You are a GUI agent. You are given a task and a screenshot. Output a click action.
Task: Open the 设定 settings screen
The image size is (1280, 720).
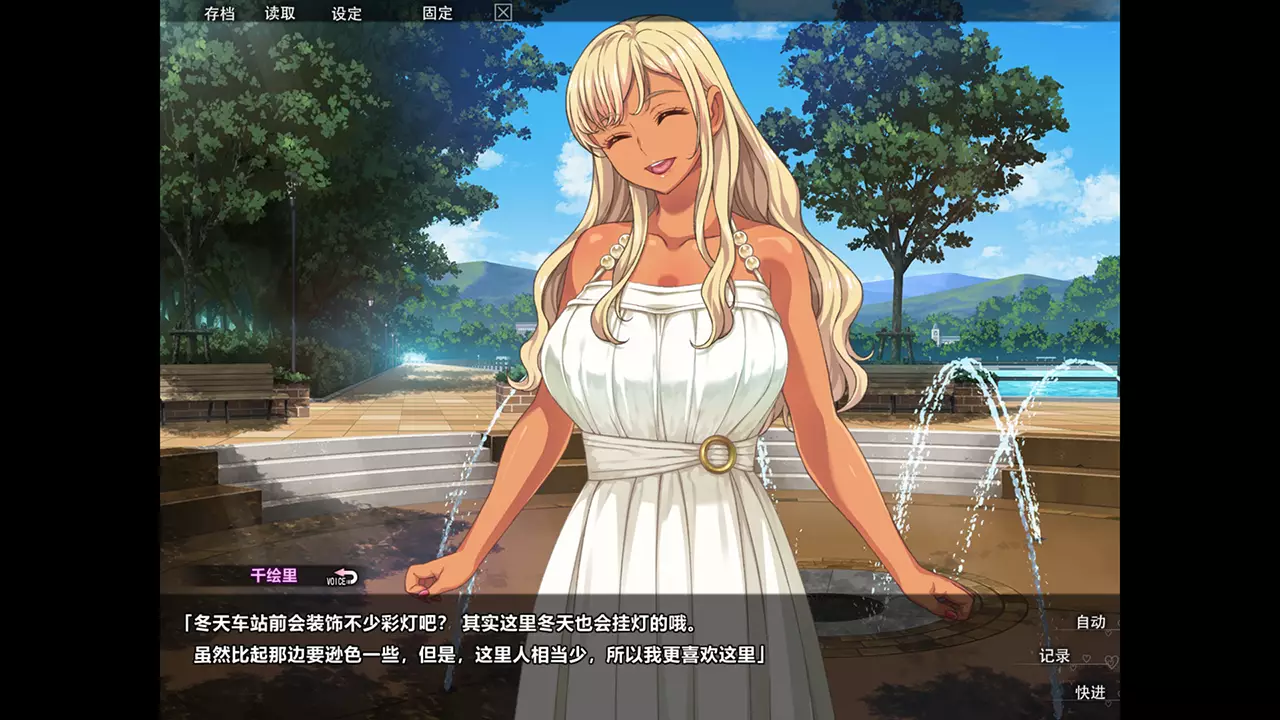click(347, 14)
